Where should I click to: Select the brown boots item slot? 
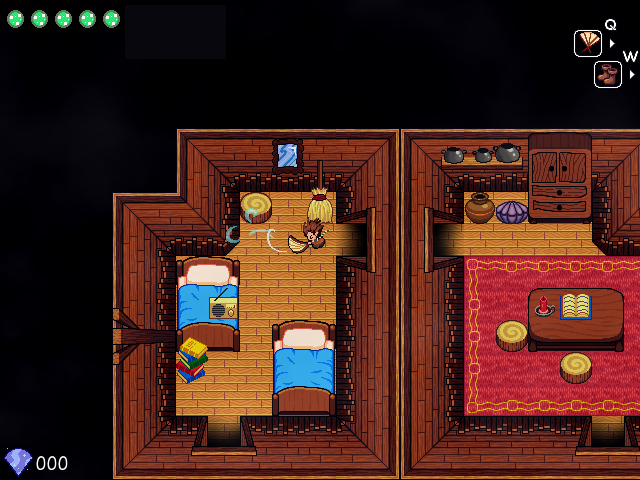coord(608,74)
